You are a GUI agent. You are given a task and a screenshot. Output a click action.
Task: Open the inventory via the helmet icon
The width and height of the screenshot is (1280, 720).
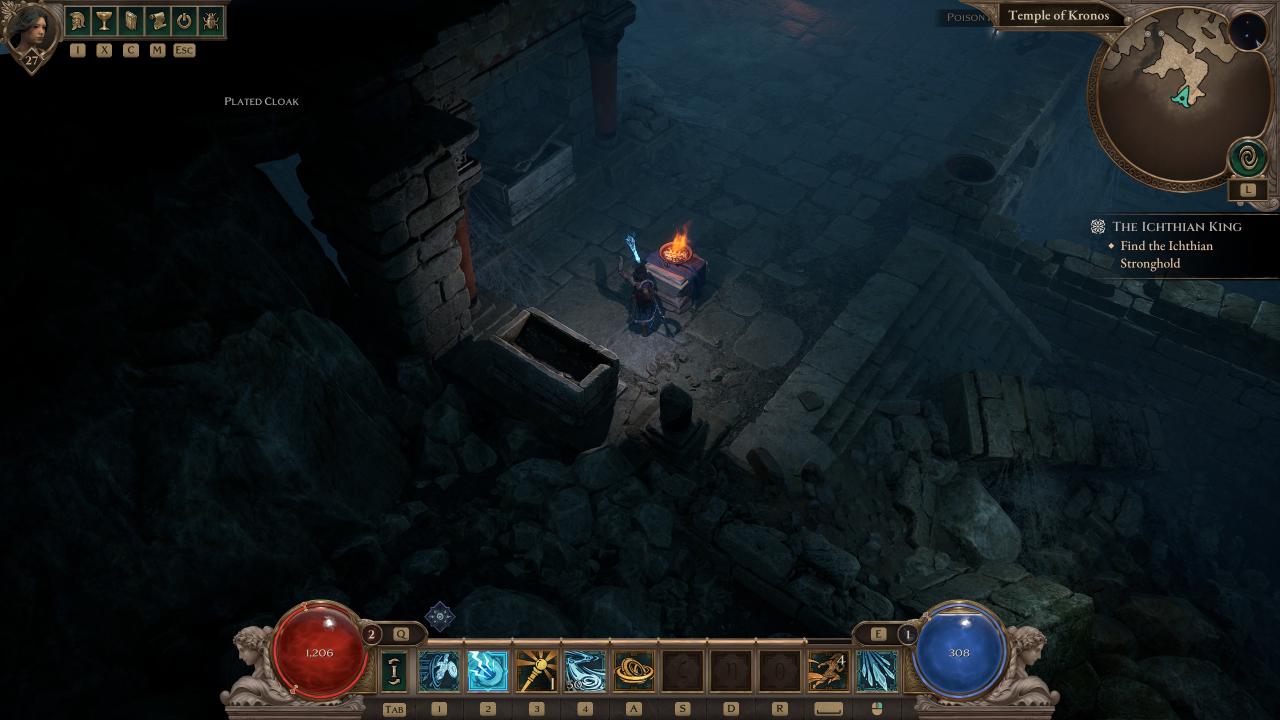point(77,20)
